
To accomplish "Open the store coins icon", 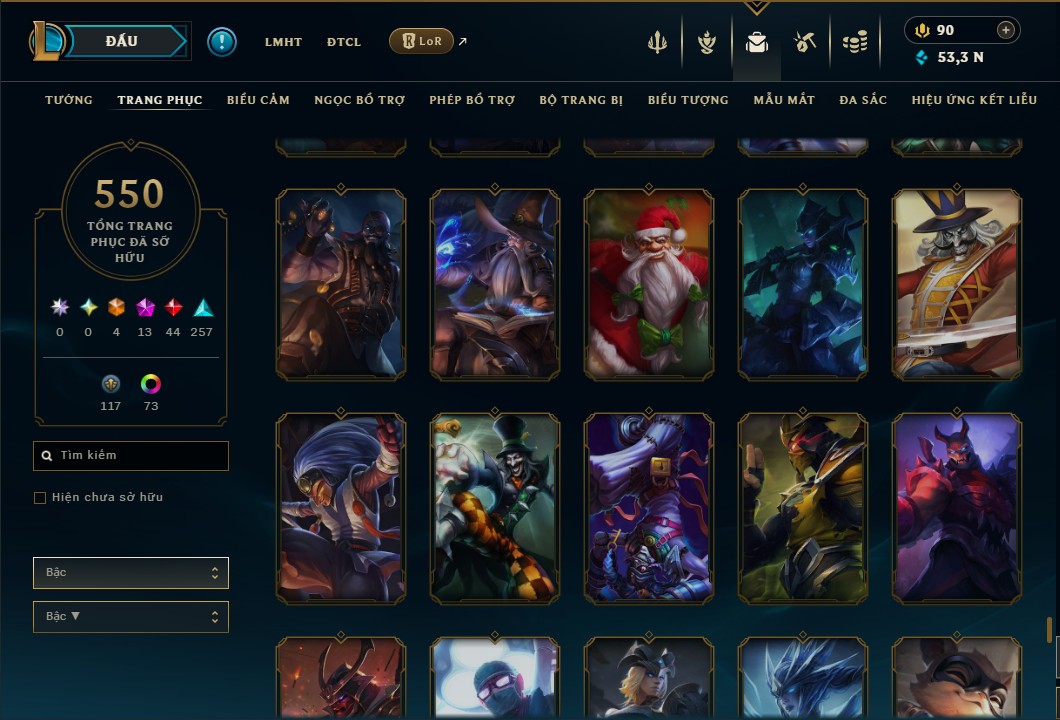I will click(854, 42).
